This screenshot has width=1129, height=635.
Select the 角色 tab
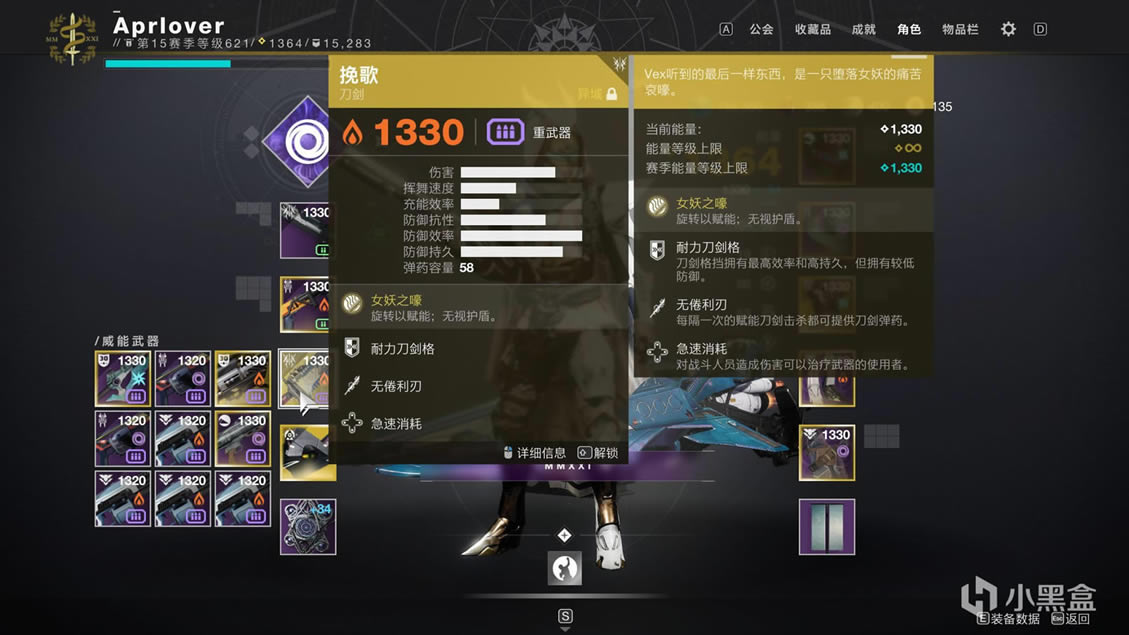908,29
